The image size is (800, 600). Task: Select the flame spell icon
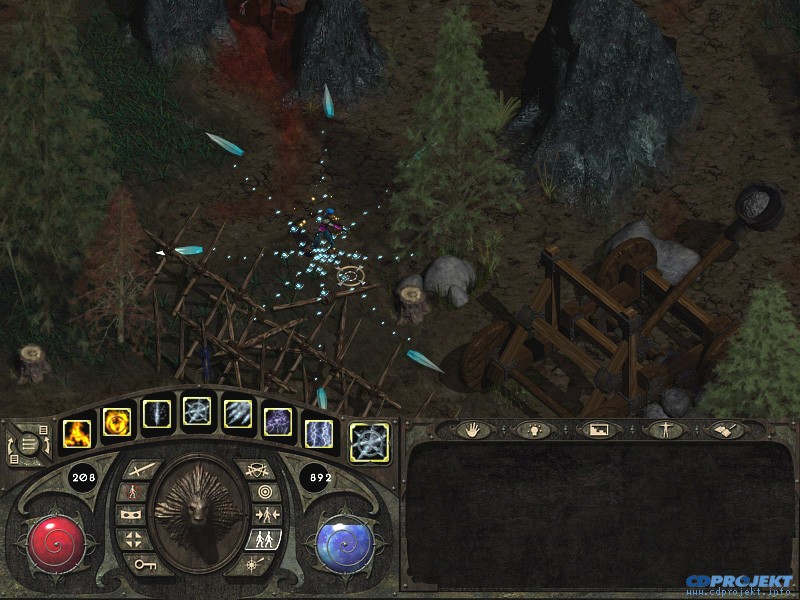[x=77, y=433]
